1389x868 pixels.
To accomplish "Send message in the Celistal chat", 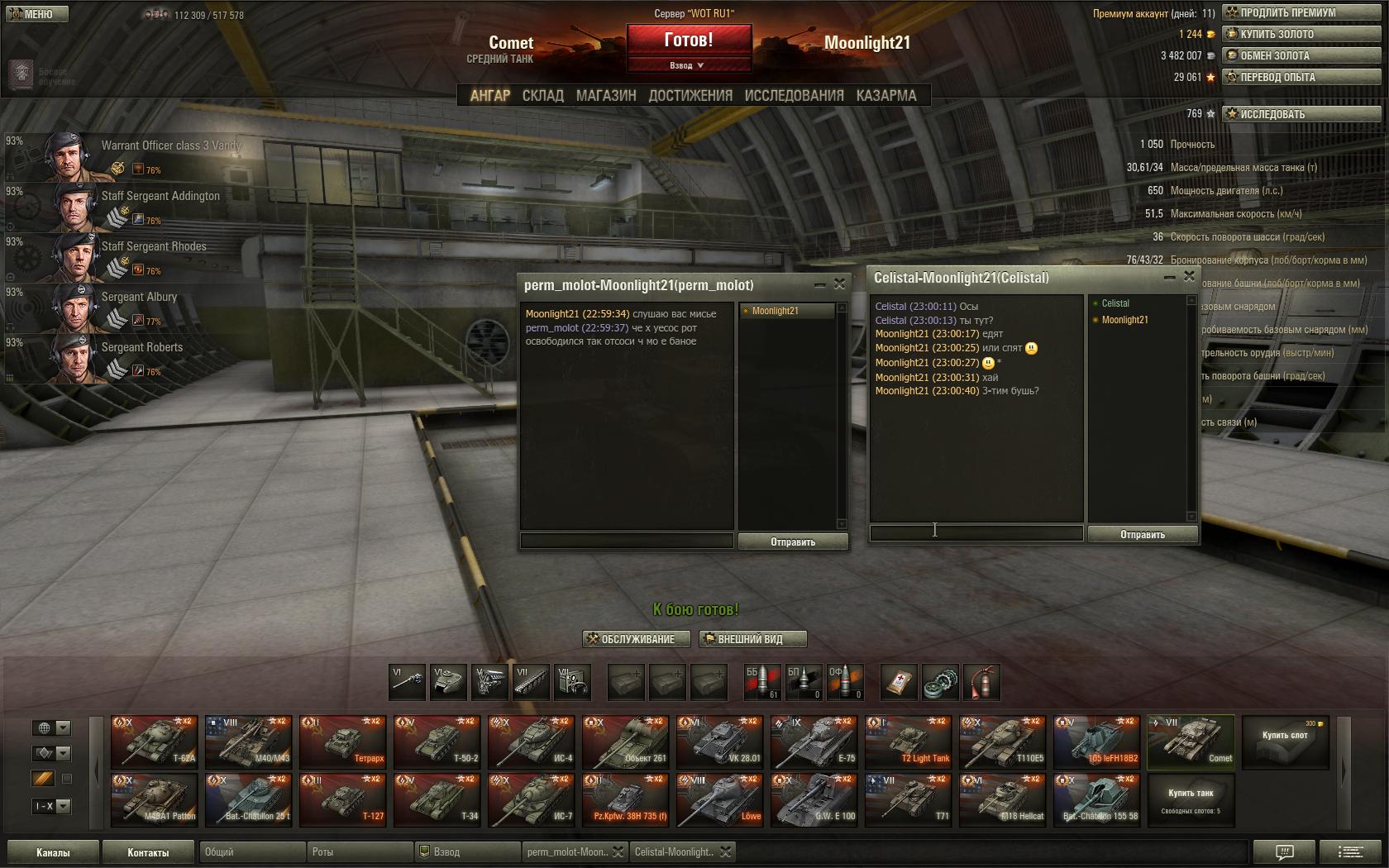I will point(1142,535).
